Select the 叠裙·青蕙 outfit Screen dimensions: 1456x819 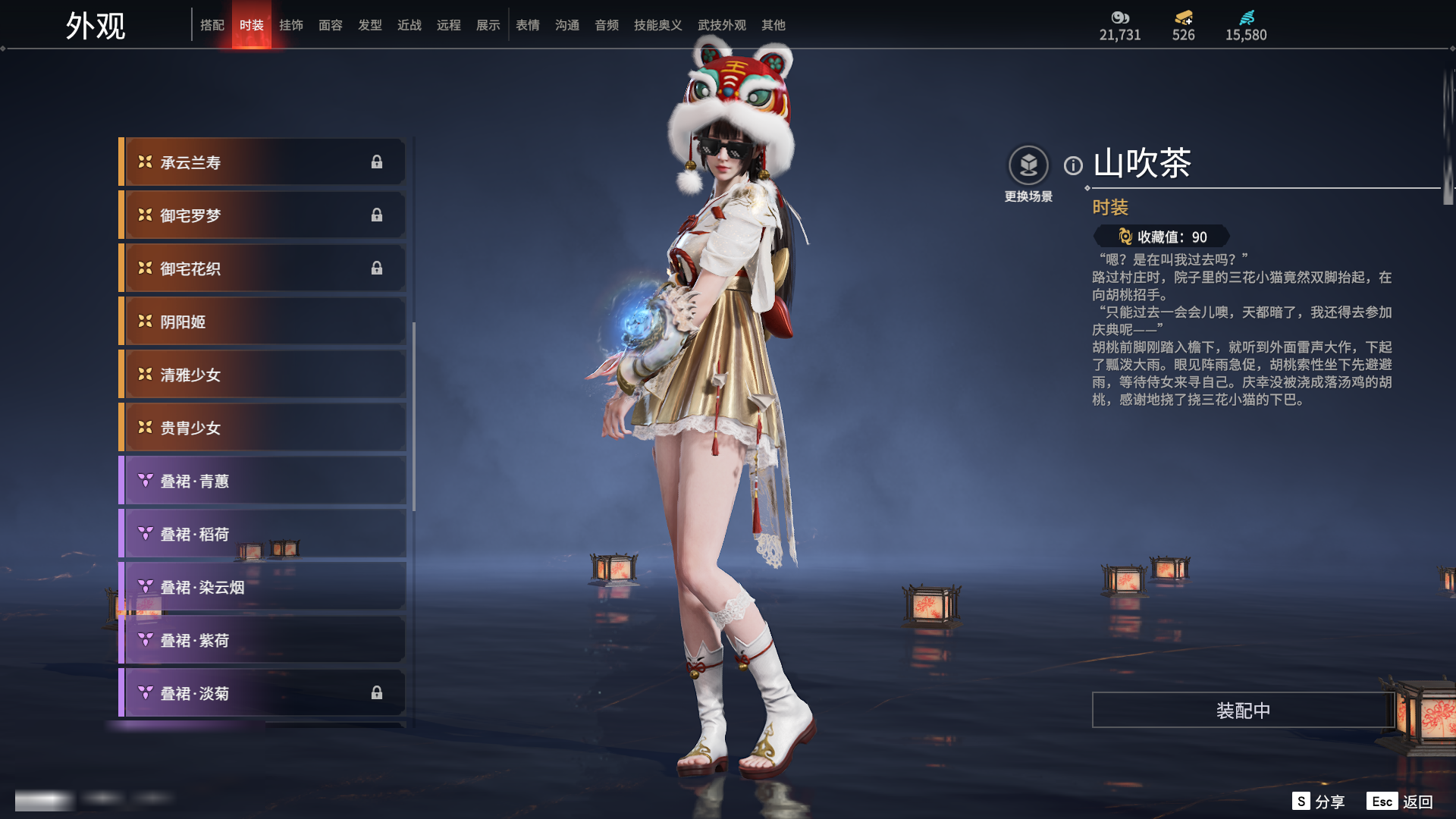(262, 481)
